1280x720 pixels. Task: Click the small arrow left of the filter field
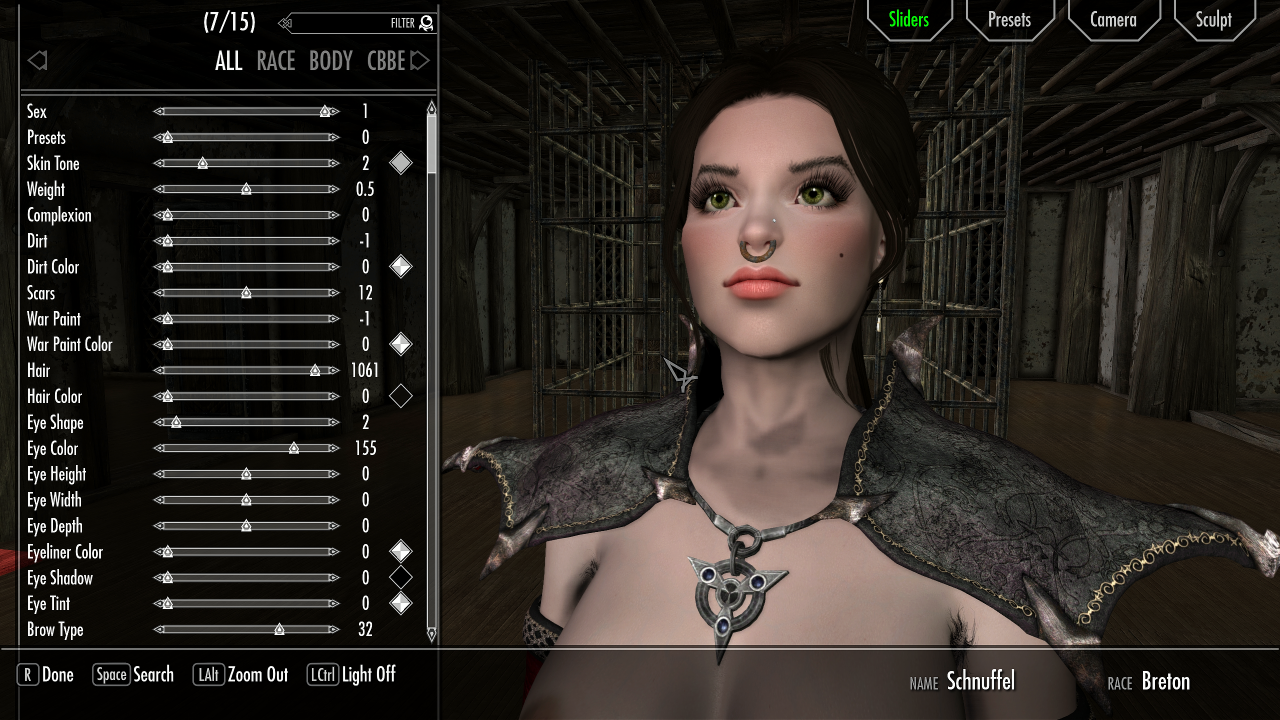[x=283, y=22]
